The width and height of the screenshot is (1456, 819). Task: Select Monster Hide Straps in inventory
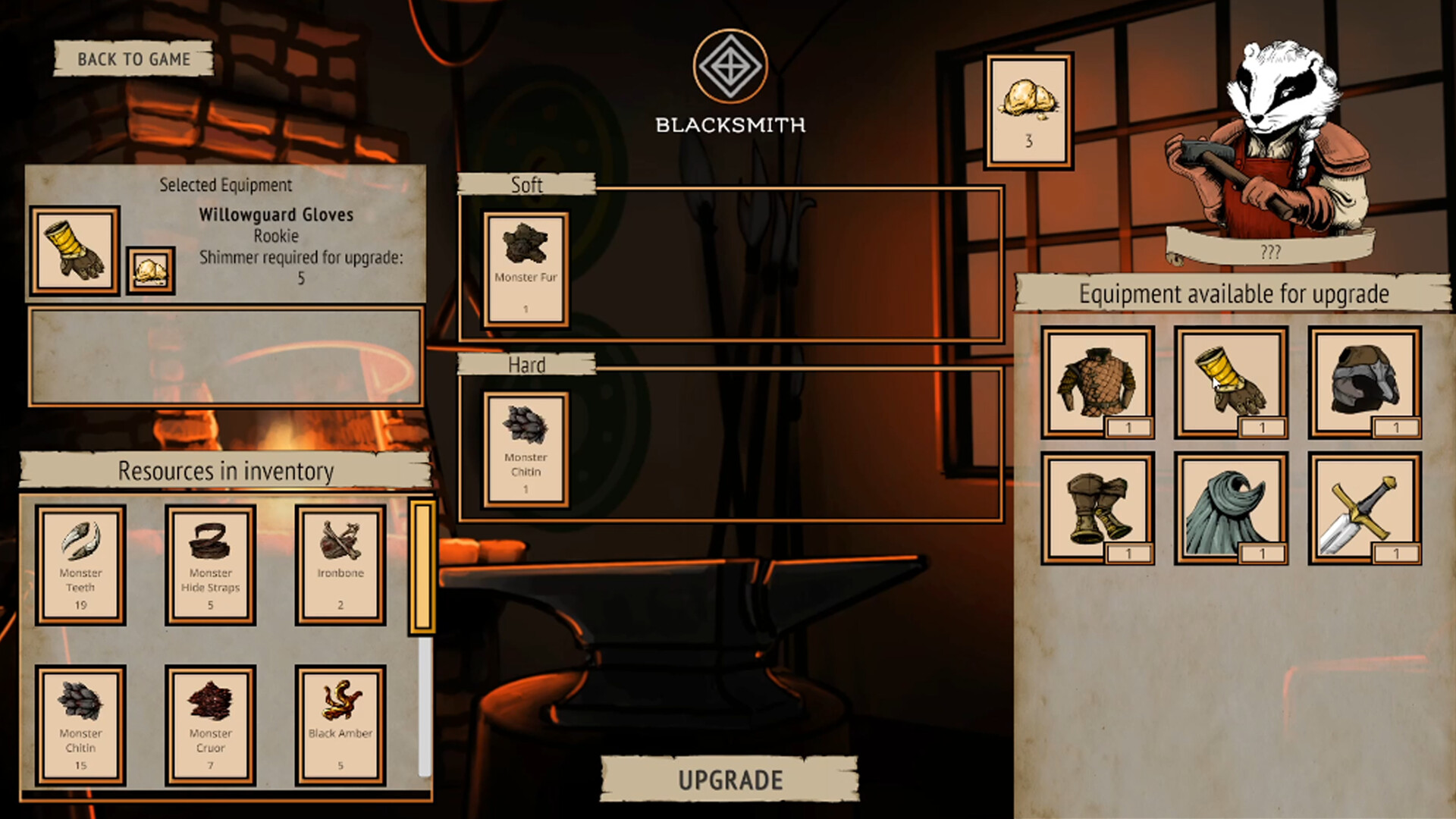[210, 565]
